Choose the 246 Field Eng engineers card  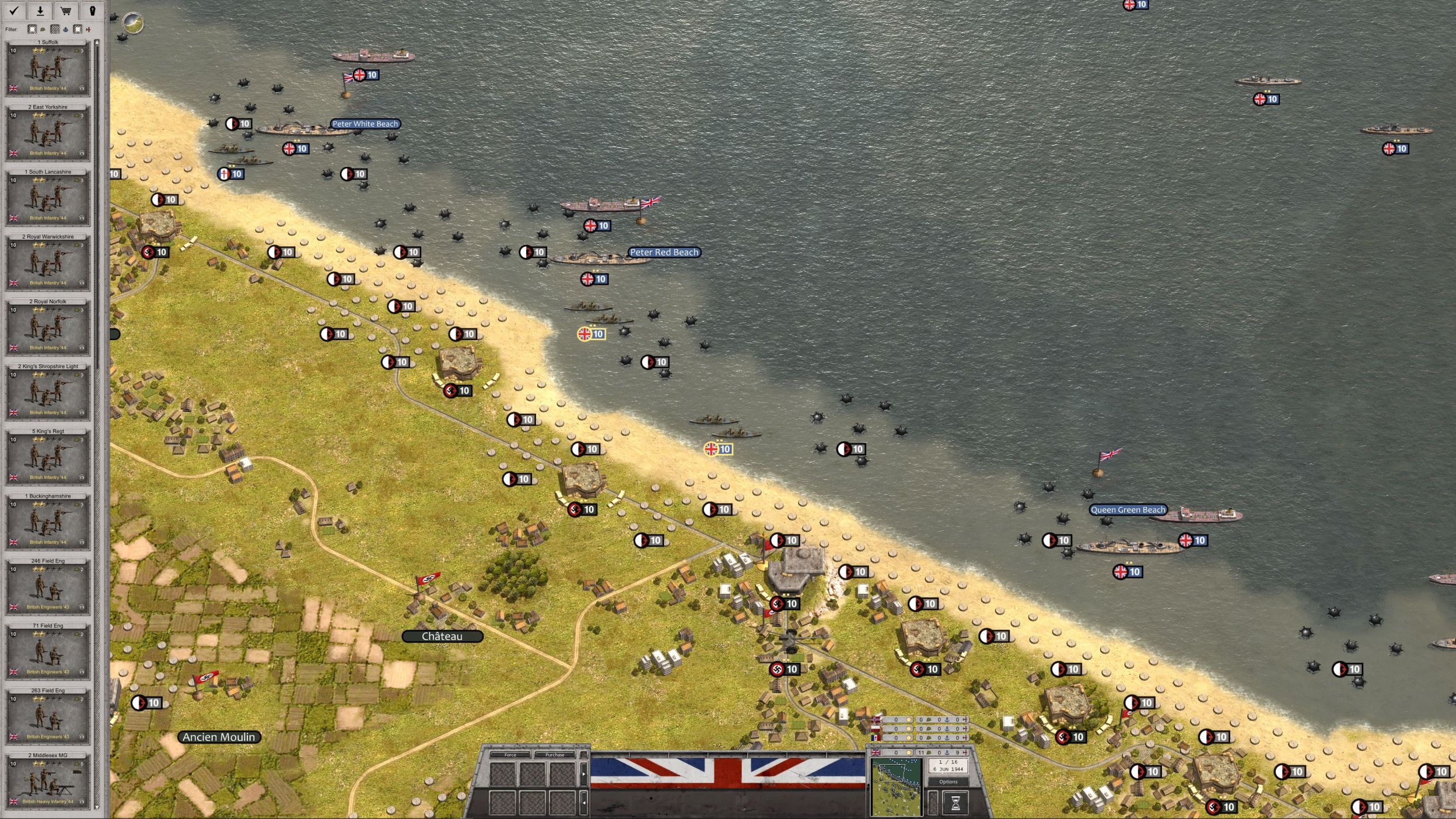tap(48, 586)
